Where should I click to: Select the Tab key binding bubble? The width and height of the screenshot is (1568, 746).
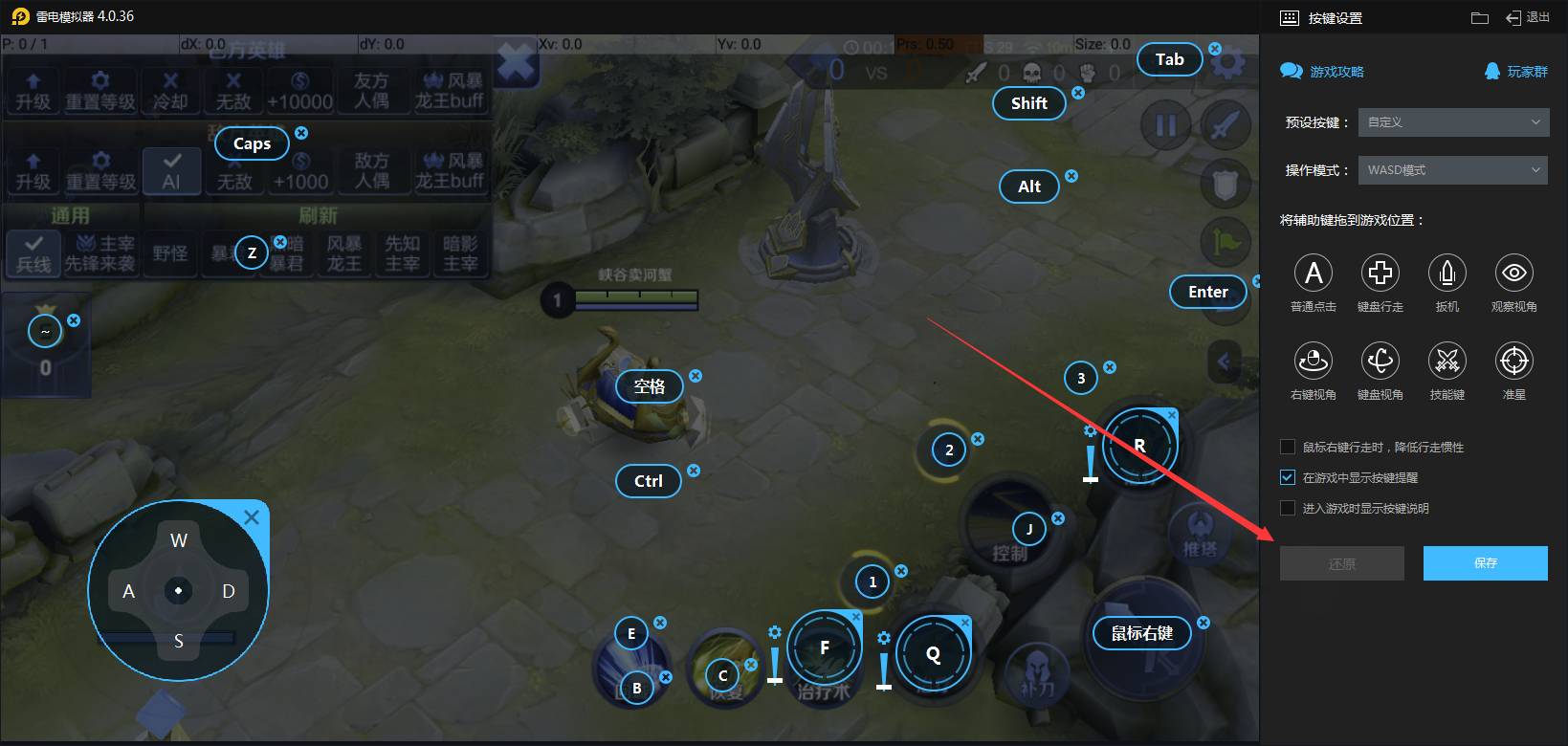[x=1169, y=59]
